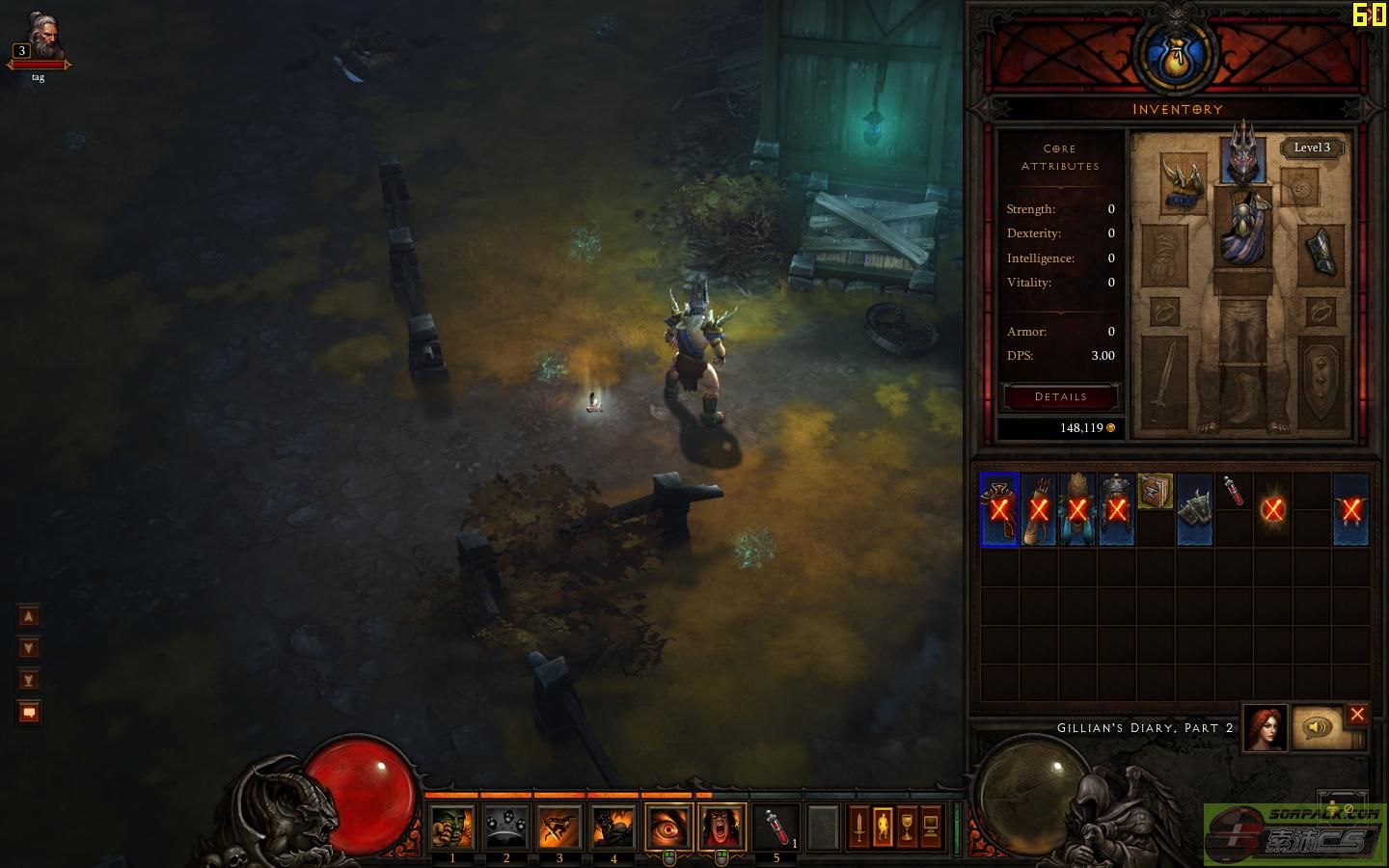1389x868 pixels.
Task: Select the book item in the bag
Action: [1155, 491]
